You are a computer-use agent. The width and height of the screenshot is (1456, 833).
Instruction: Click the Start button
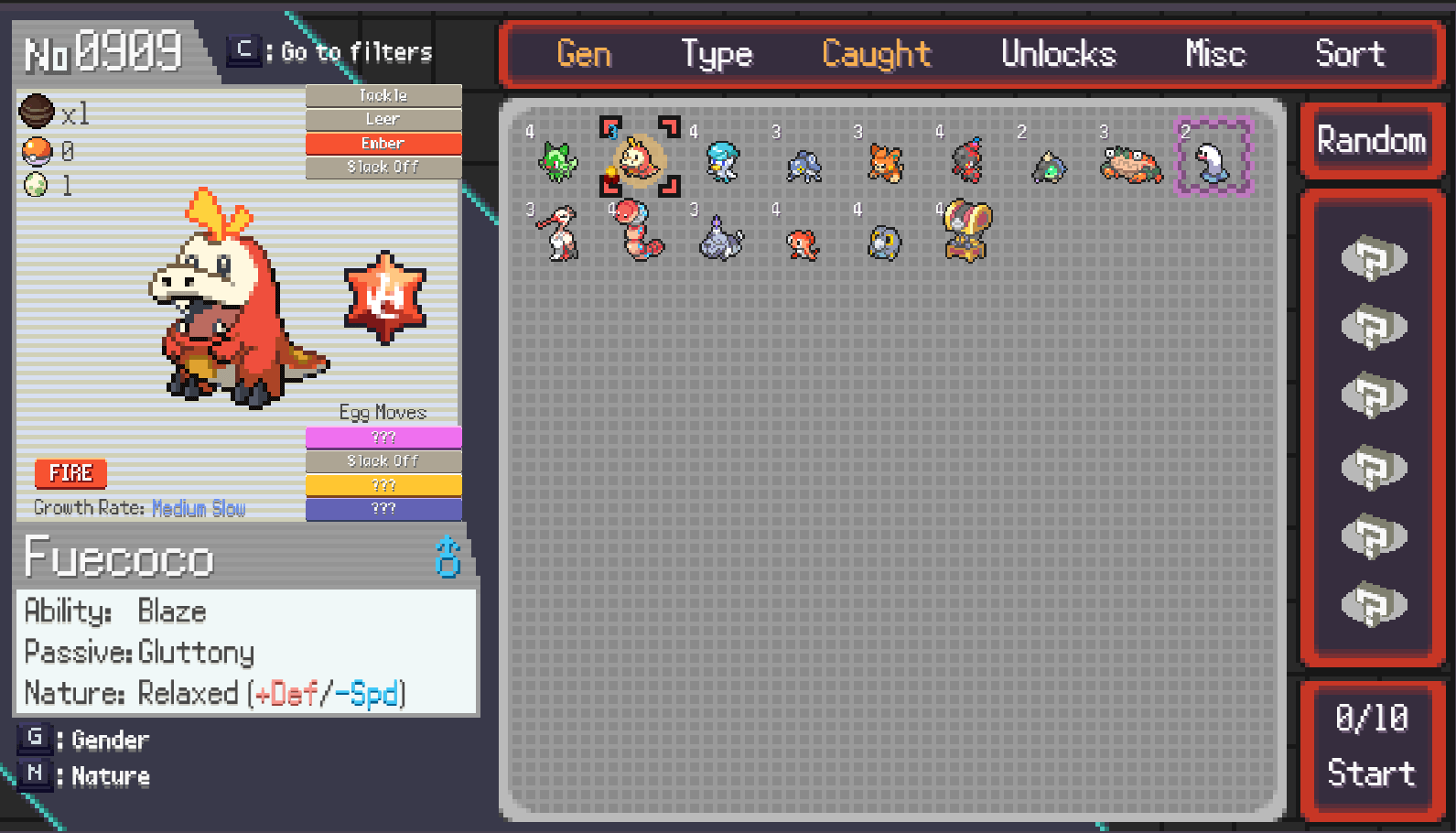(x=1371, y=773)
